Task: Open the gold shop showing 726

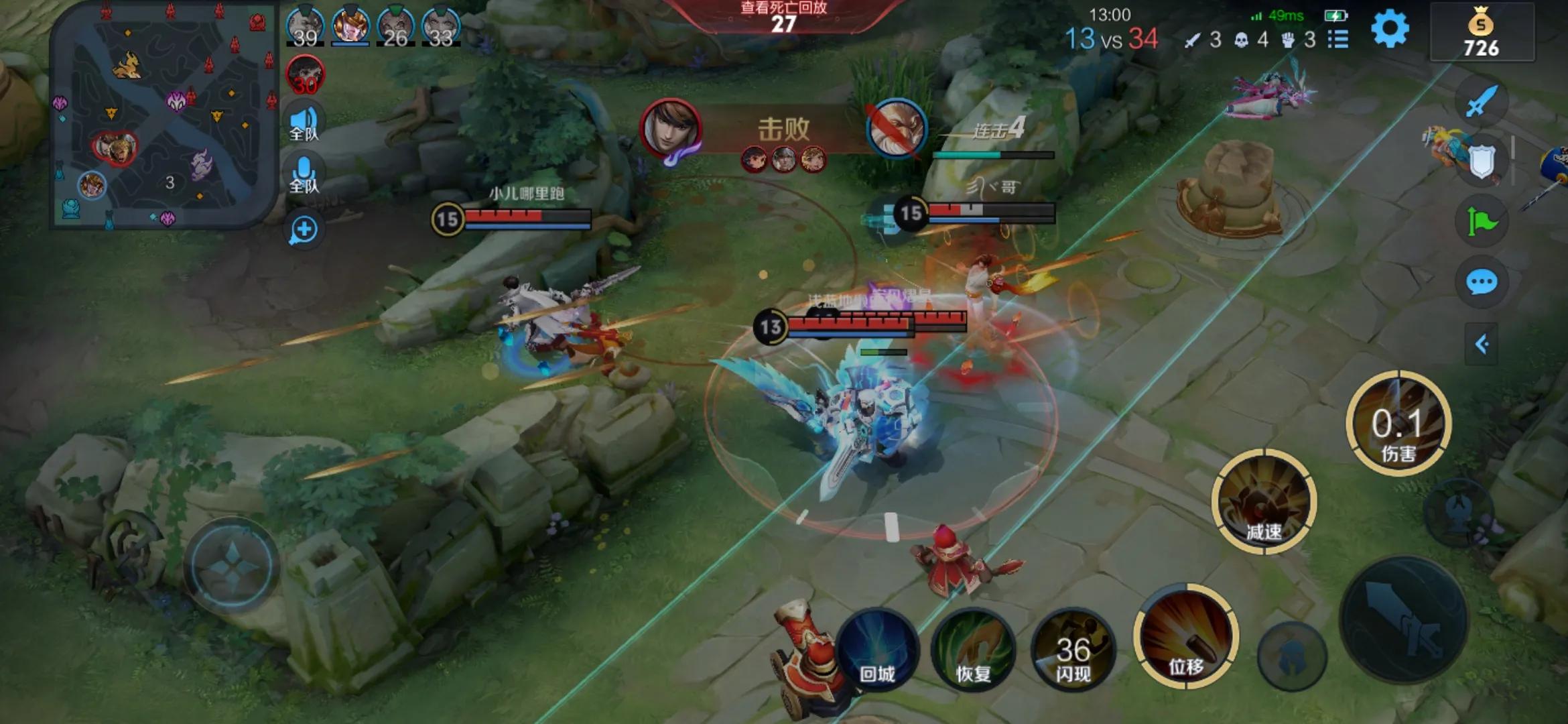Action: pyautogui.click(x=1482, y=34)
